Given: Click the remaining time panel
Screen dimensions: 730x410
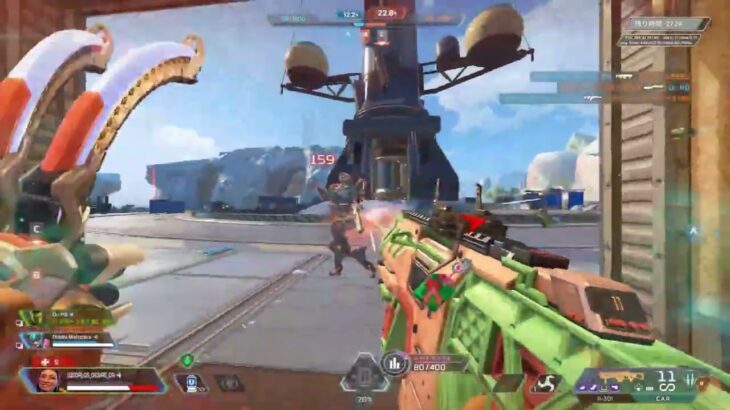Looking at the screenshot, I should coord(670,23).
